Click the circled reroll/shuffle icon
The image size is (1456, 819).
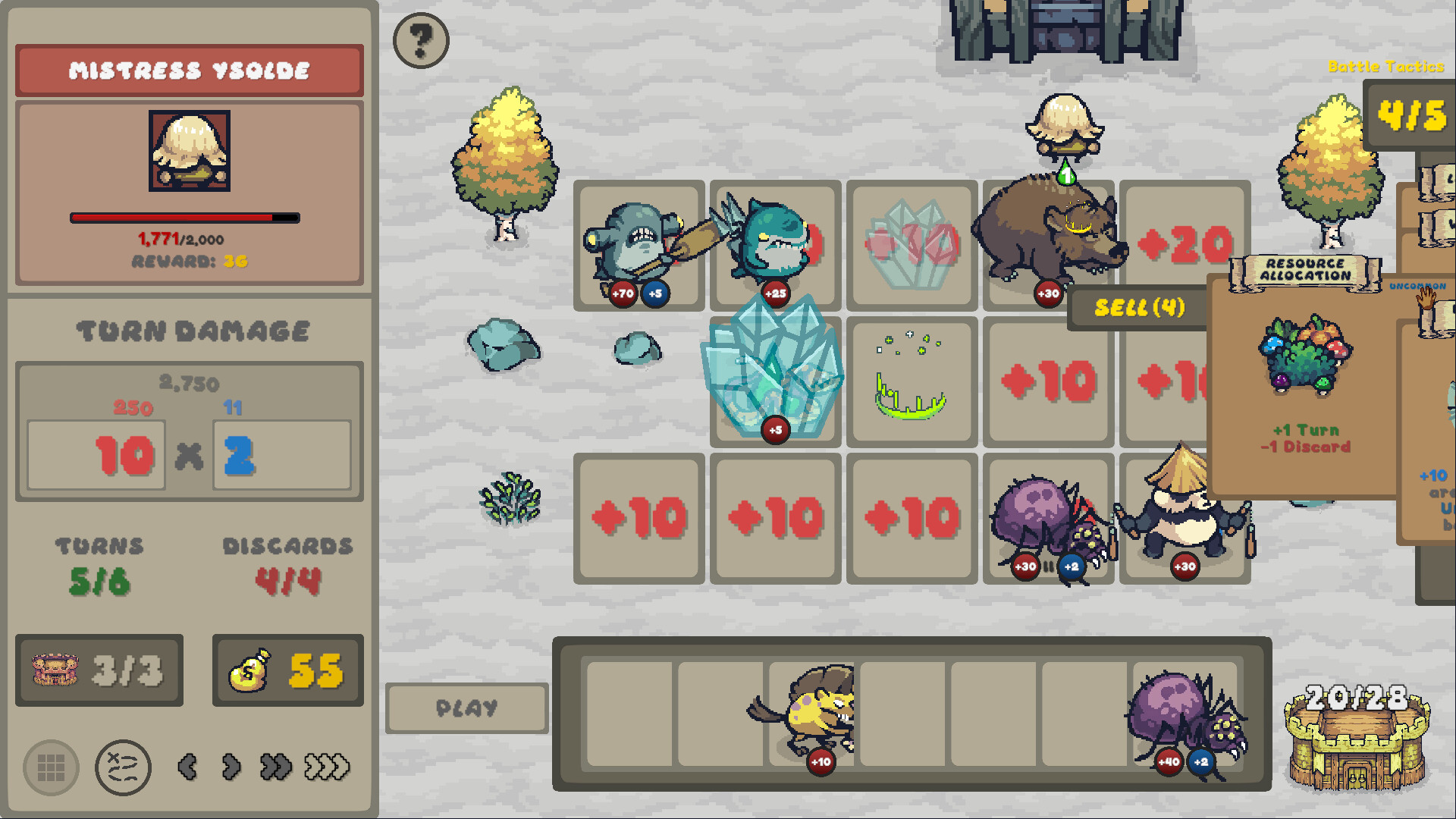point(123,767)
